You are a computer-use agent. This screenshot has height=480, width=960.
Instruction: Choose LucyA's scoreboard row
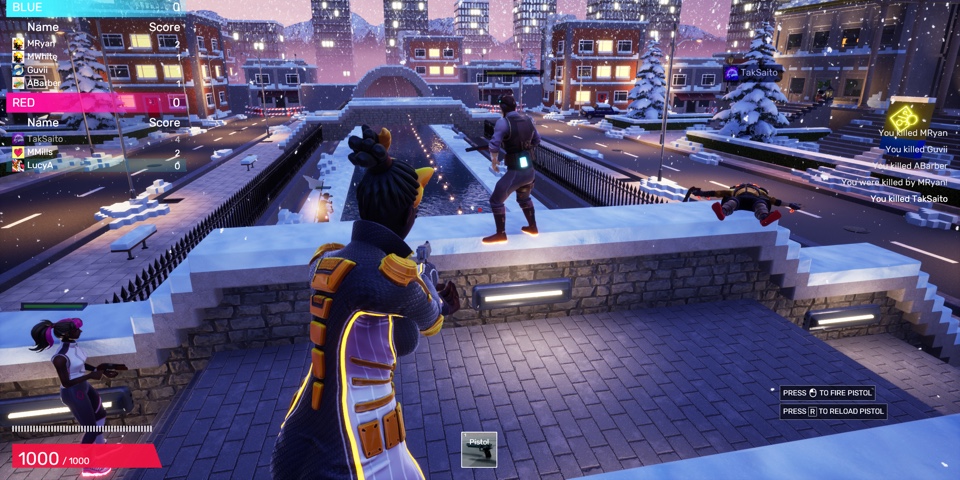(96, 165)
